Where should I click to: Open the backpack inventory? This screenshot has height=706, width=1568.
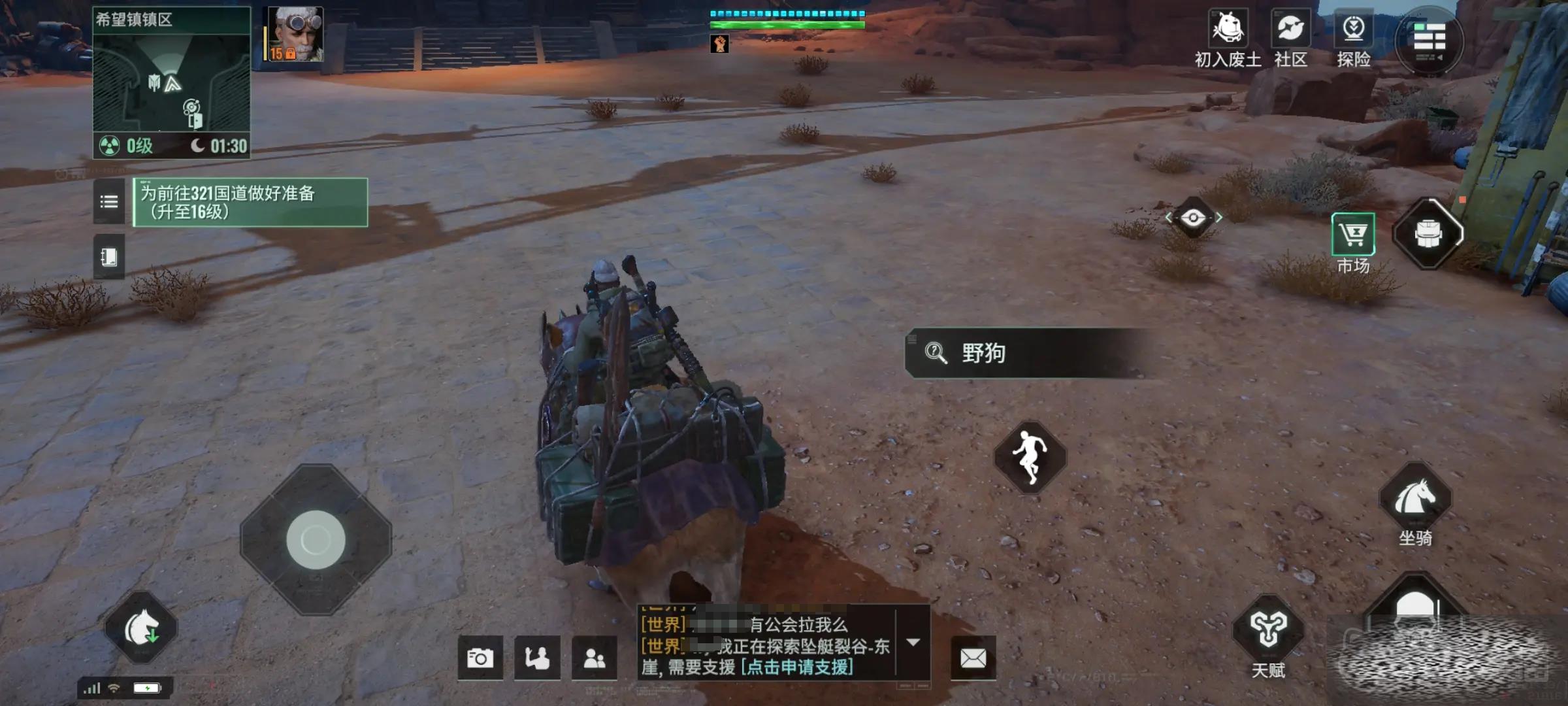[1428, 234]
